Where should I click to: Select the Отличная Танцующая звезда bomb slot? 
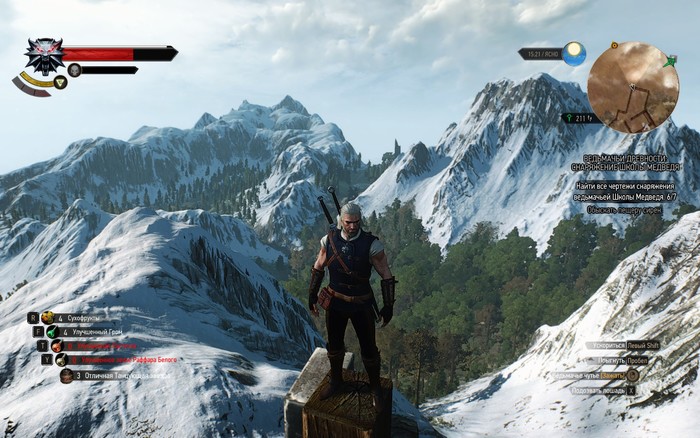click(66, 376)
